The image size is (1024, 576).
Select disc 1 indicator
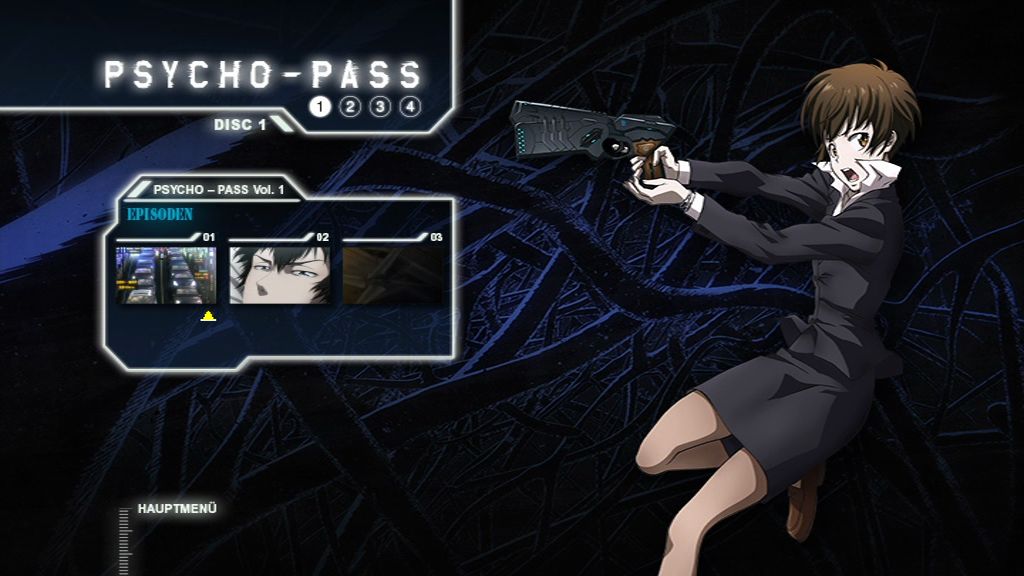[x=319, y=107]
